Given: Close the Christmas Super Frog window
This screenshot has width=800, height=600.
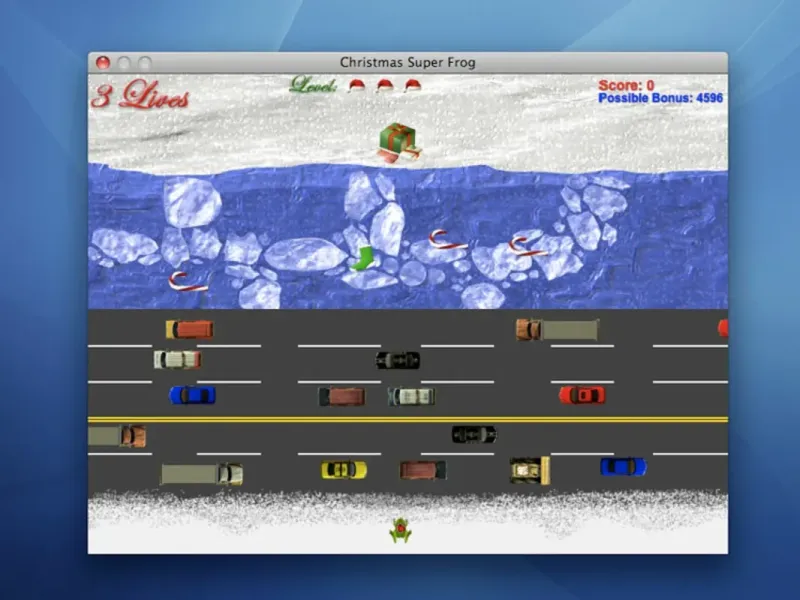Looking at the screenshot, I should [102, 62].
